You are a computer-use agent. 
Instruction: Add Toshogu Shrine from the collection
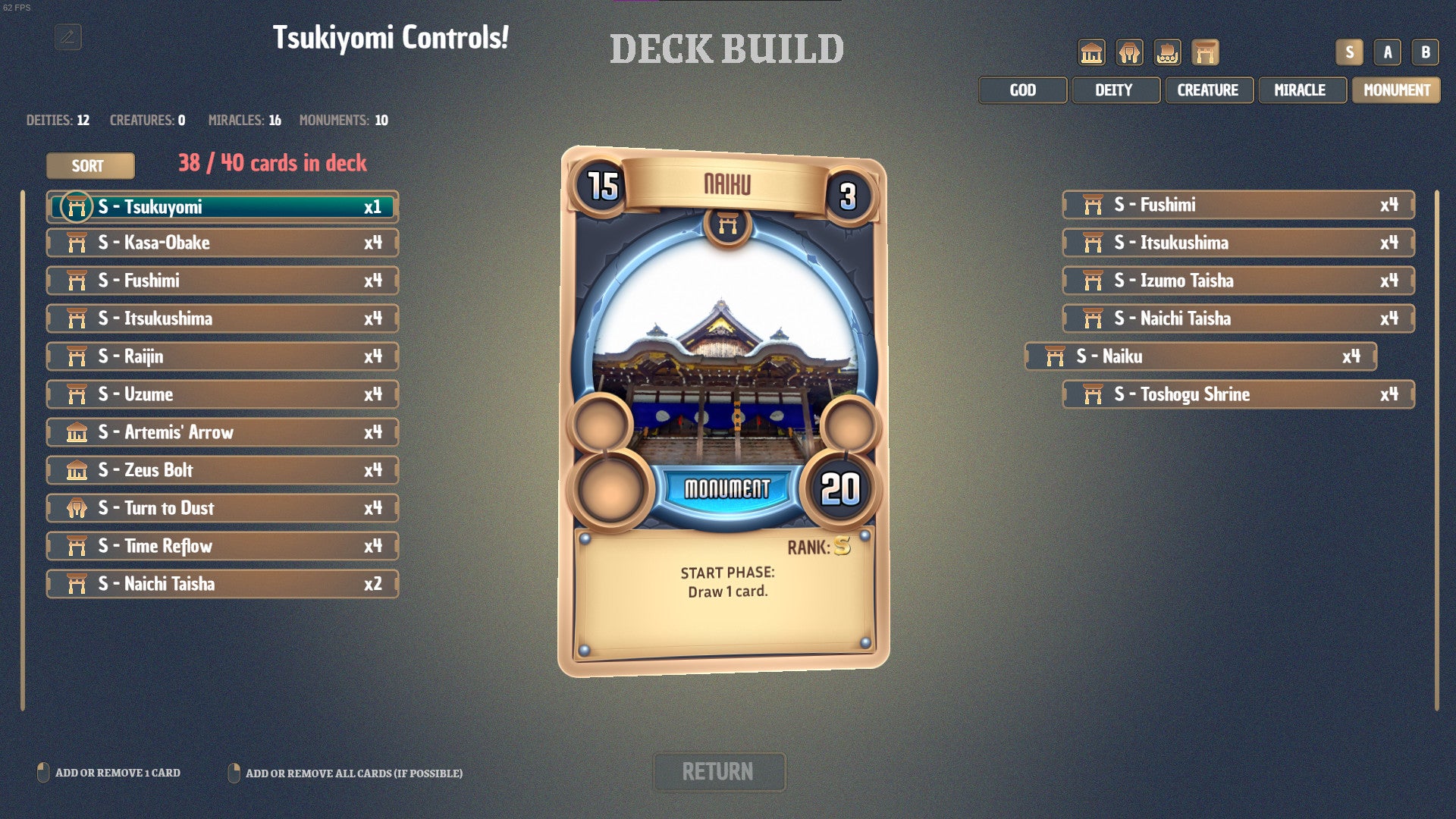click(1238, 394)
